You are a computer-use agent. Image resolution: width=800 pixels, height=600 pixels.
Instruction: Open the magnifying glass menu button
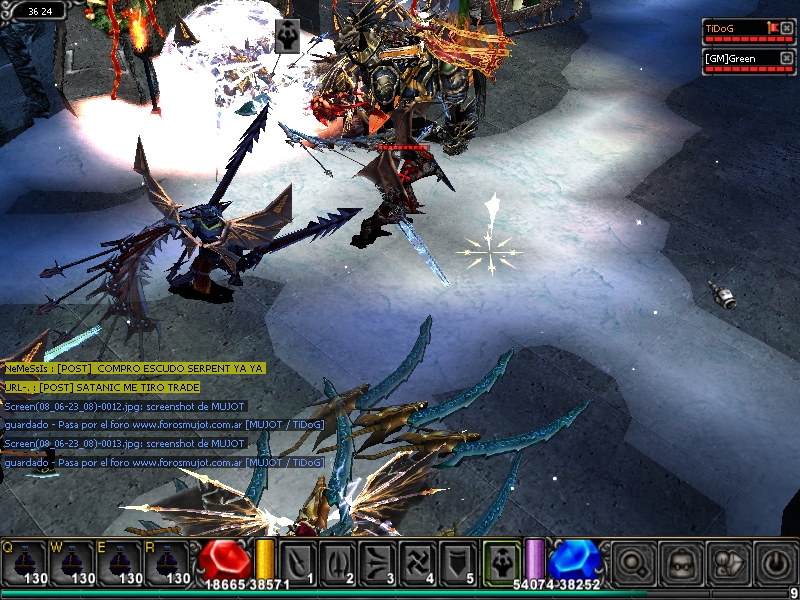pyautogui.click(x=632, y=562)
